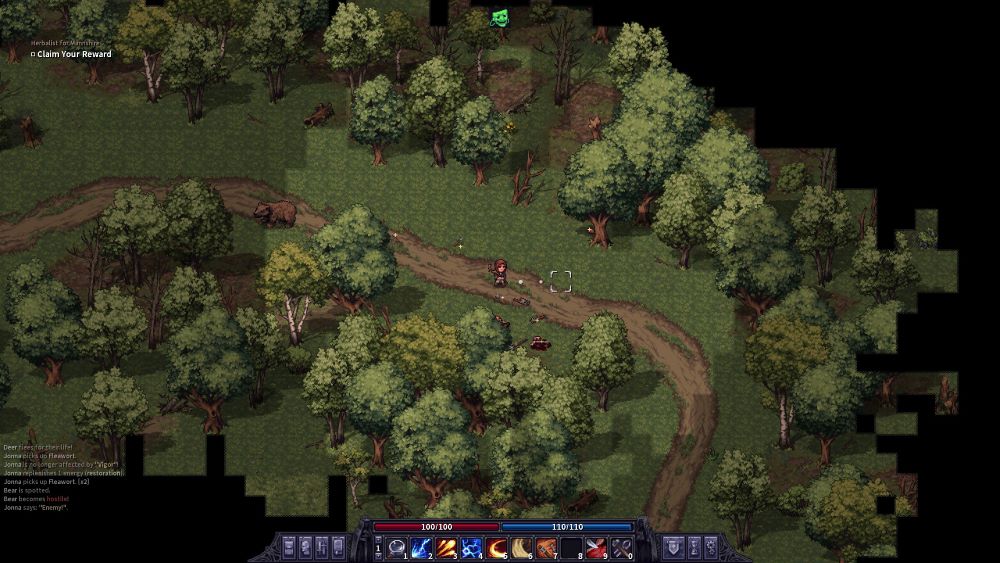Use the tan sweeping slash ability
1000x563 pixels.
522,546
